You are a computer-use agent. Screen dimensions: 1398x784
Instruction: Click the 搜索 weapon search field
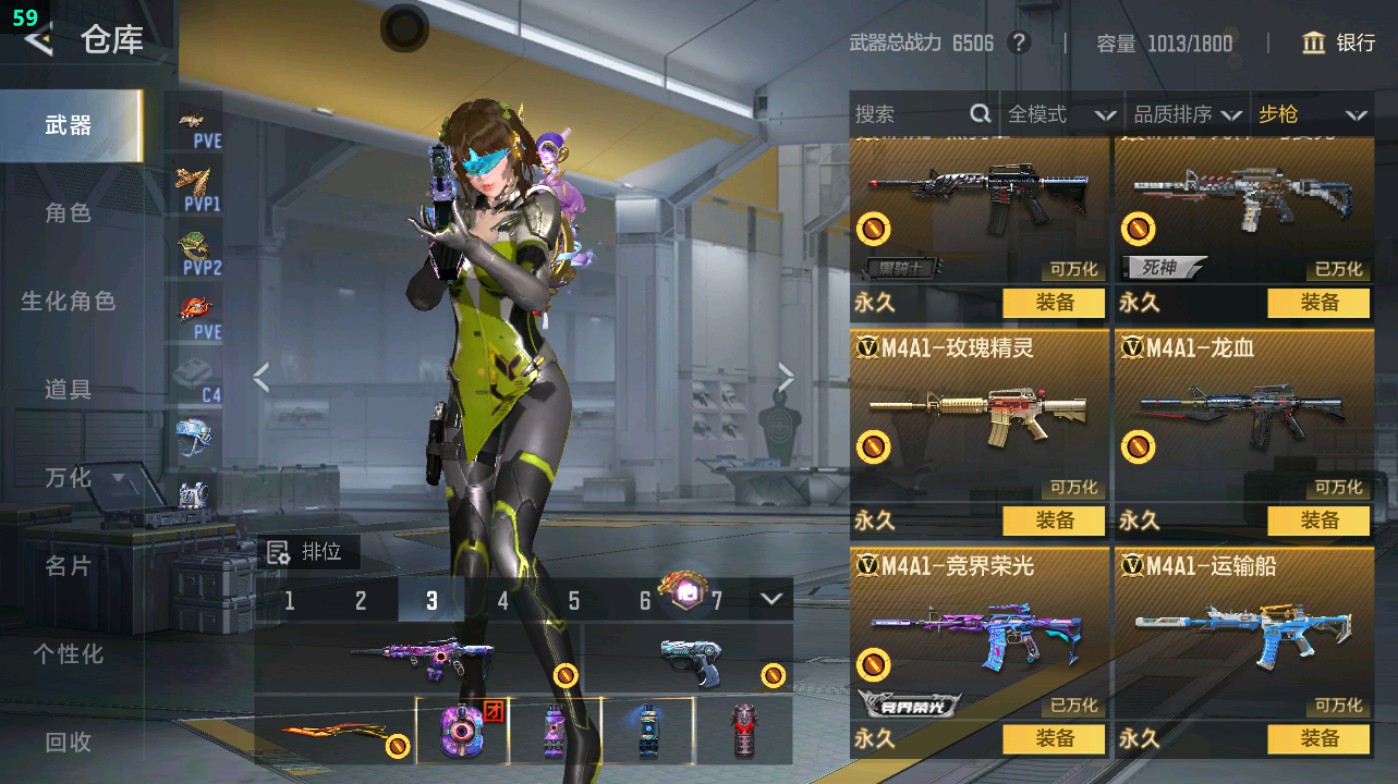click(x=910, y=115)
